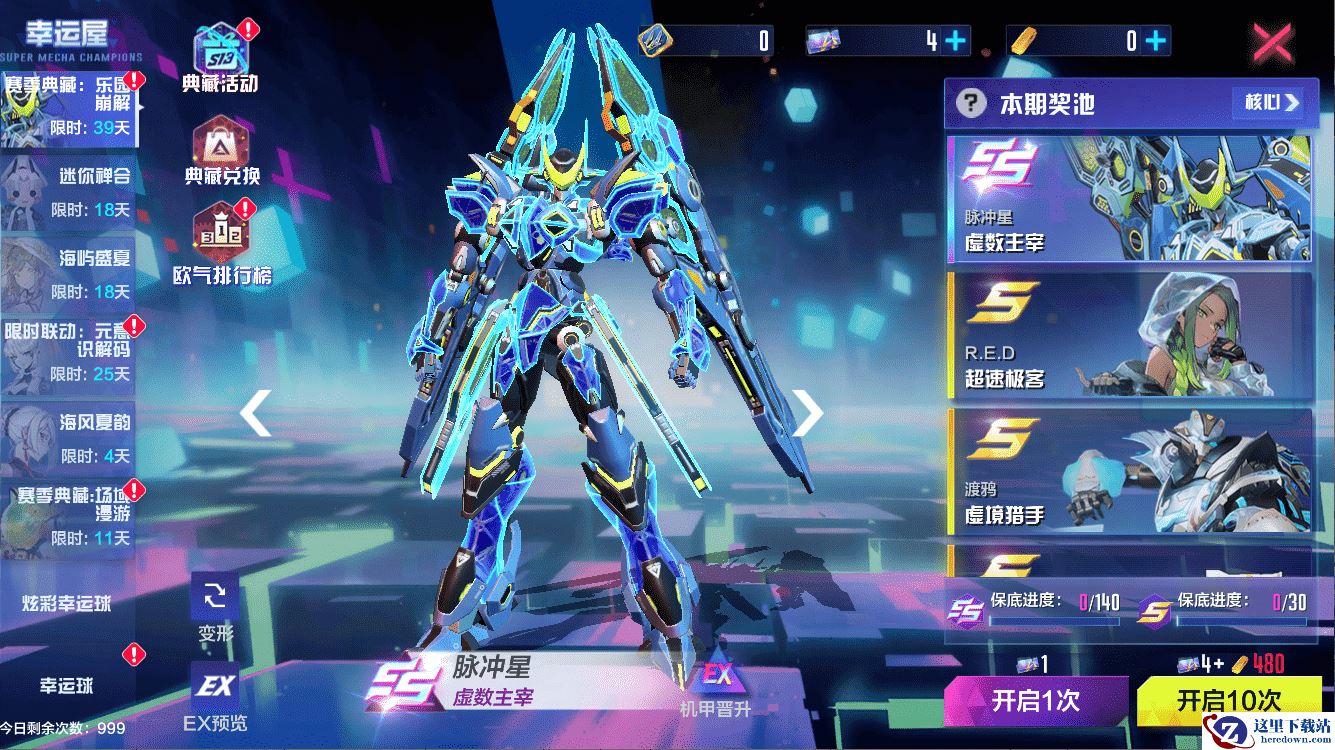Select the 迷你神合 banner tab
The height and width of the screenshot is (750, 1335).
pos(70,191)
